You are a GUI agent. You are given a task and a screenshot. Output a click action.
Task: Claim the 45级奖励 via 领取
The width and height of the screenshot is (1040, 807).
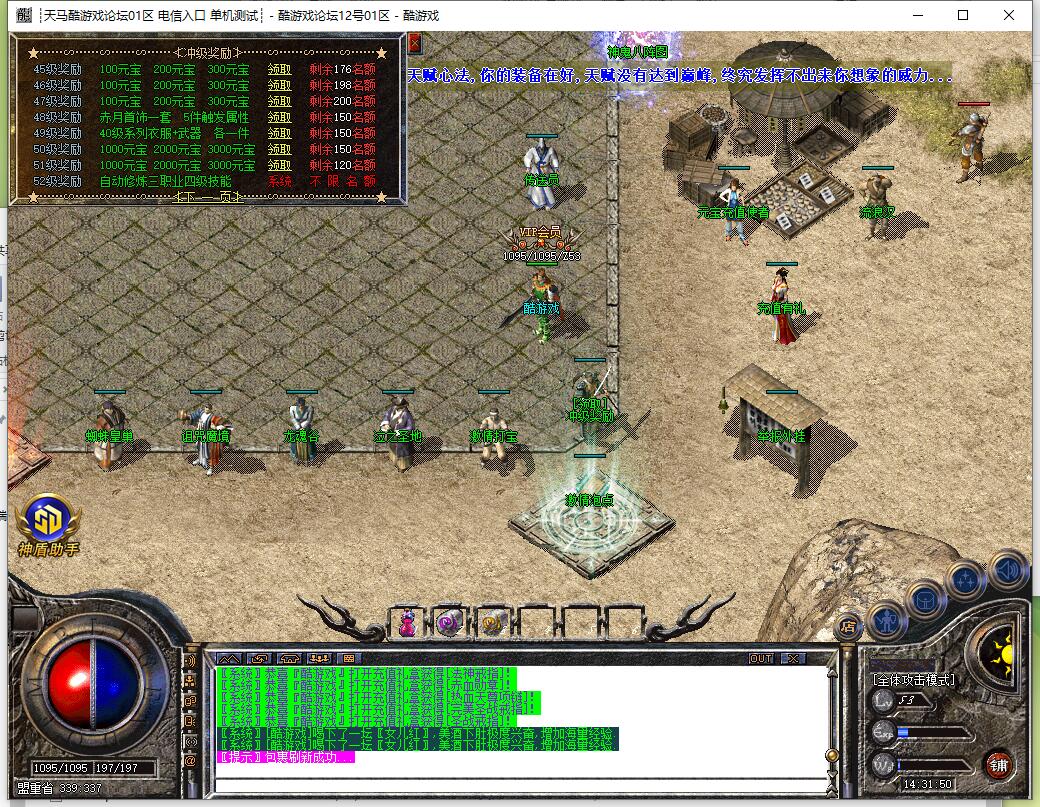[280, 70]
